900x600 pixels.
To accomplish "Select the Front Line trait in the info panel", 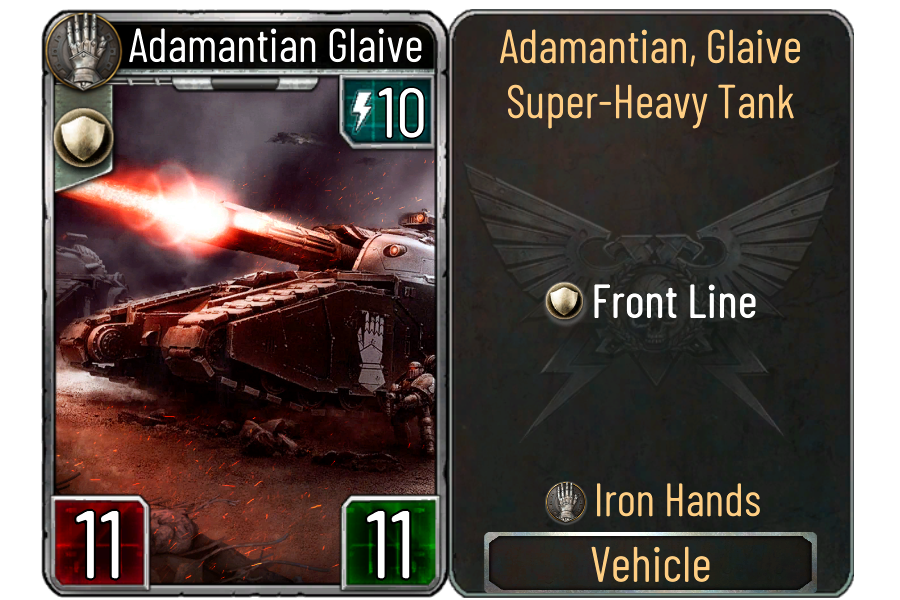I will pyautogui.click(x=651, y=303).
